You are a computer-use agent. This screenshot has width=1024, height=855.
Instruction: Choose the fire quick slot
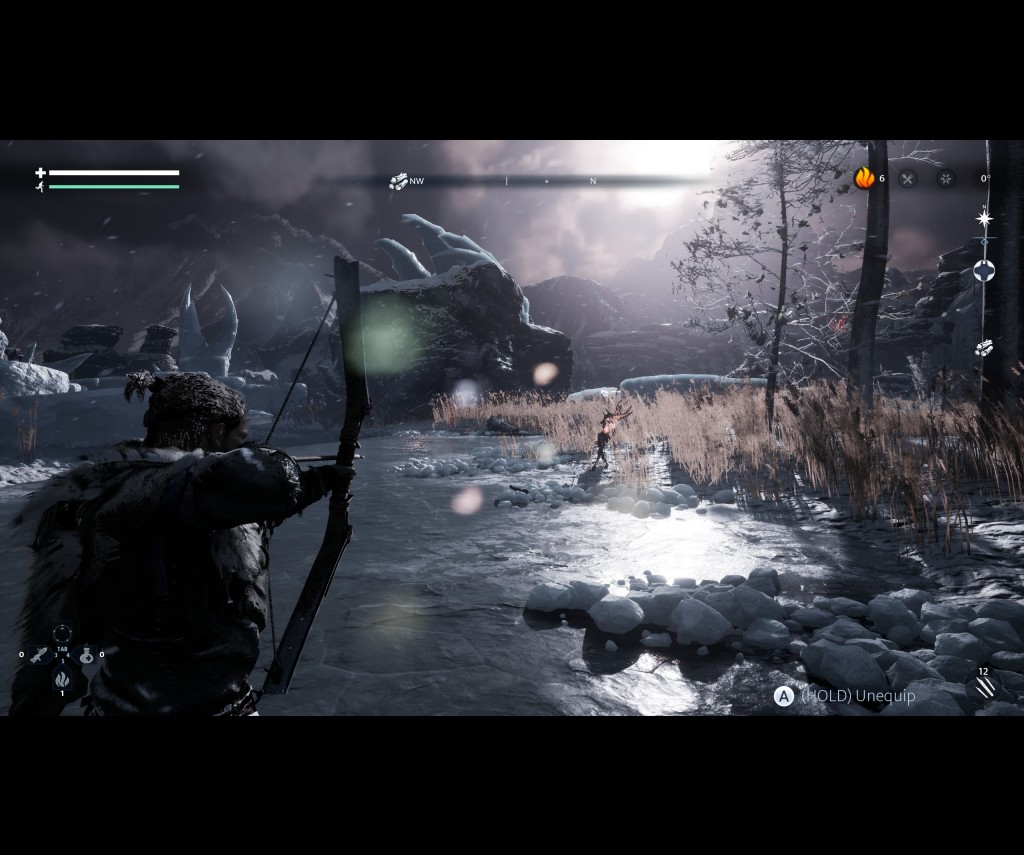62,679
